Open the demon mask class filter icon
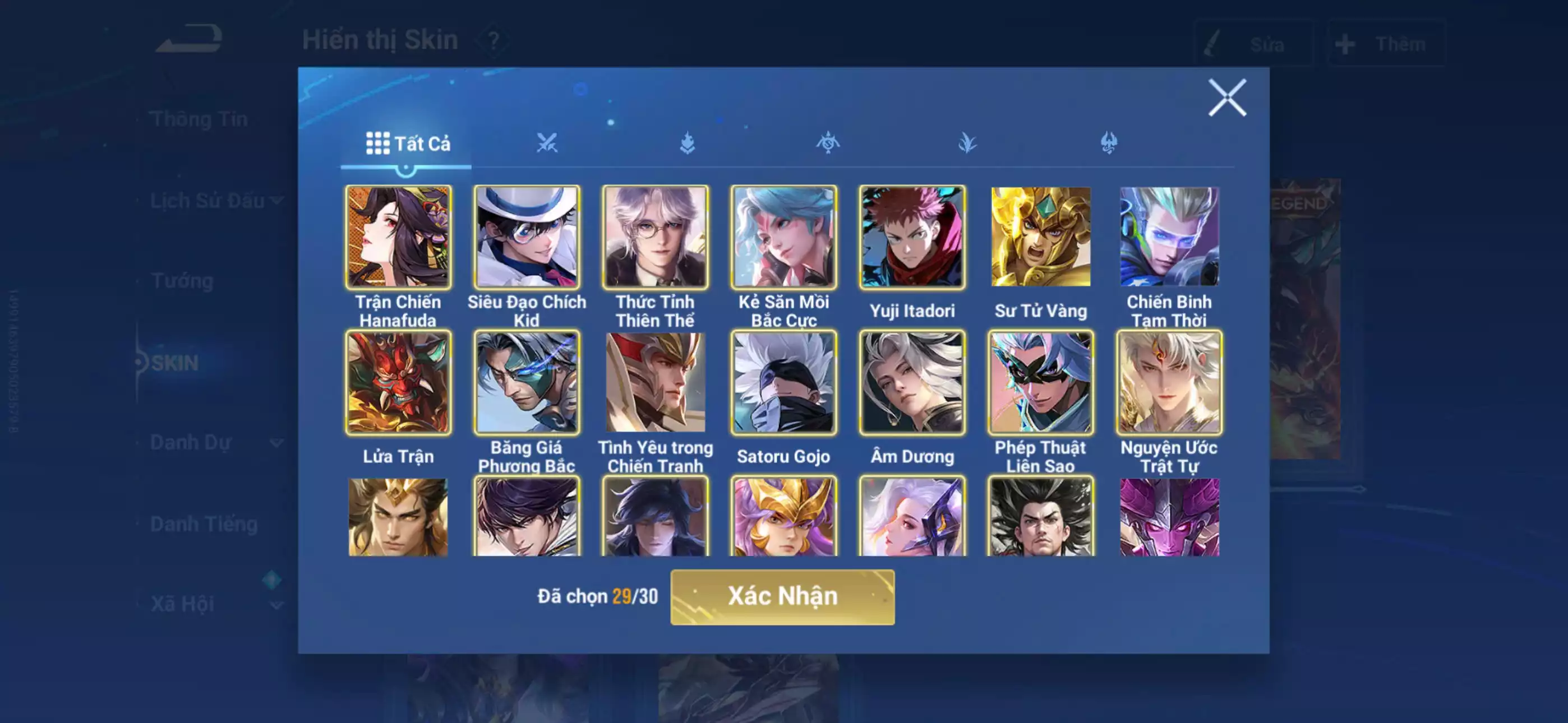 coord(1109,142)
